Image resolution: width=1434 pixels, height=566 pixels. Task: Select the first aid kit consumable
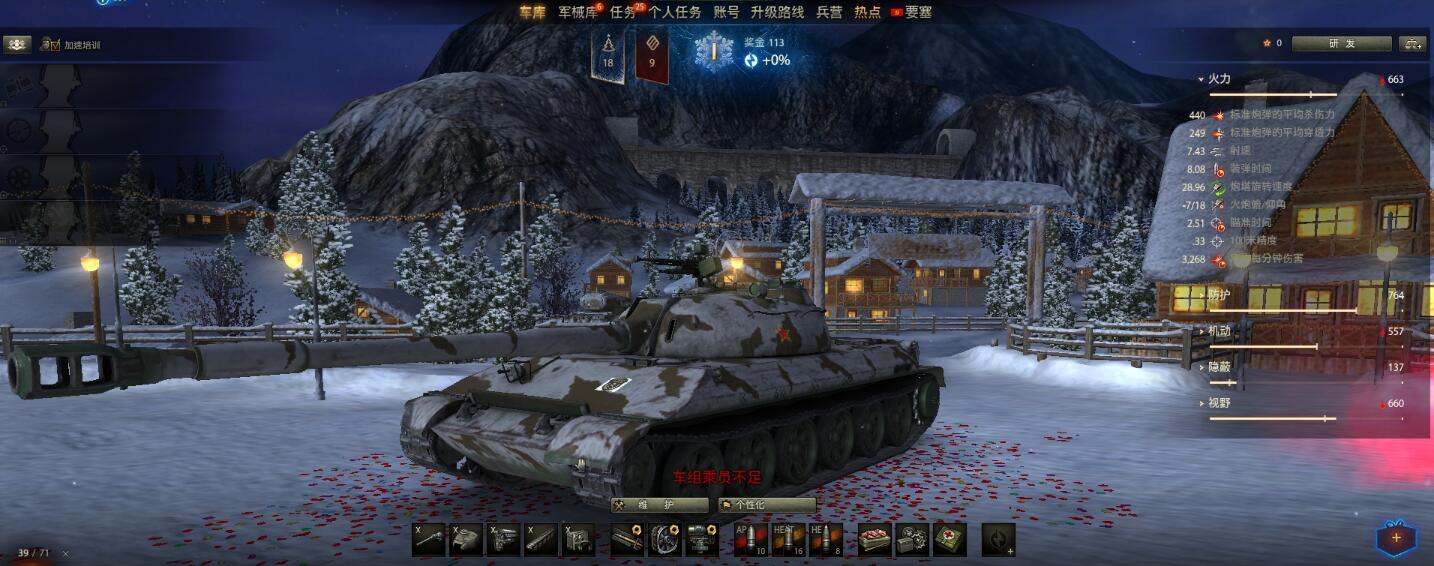pyautogui.click(x=949, y=539)
